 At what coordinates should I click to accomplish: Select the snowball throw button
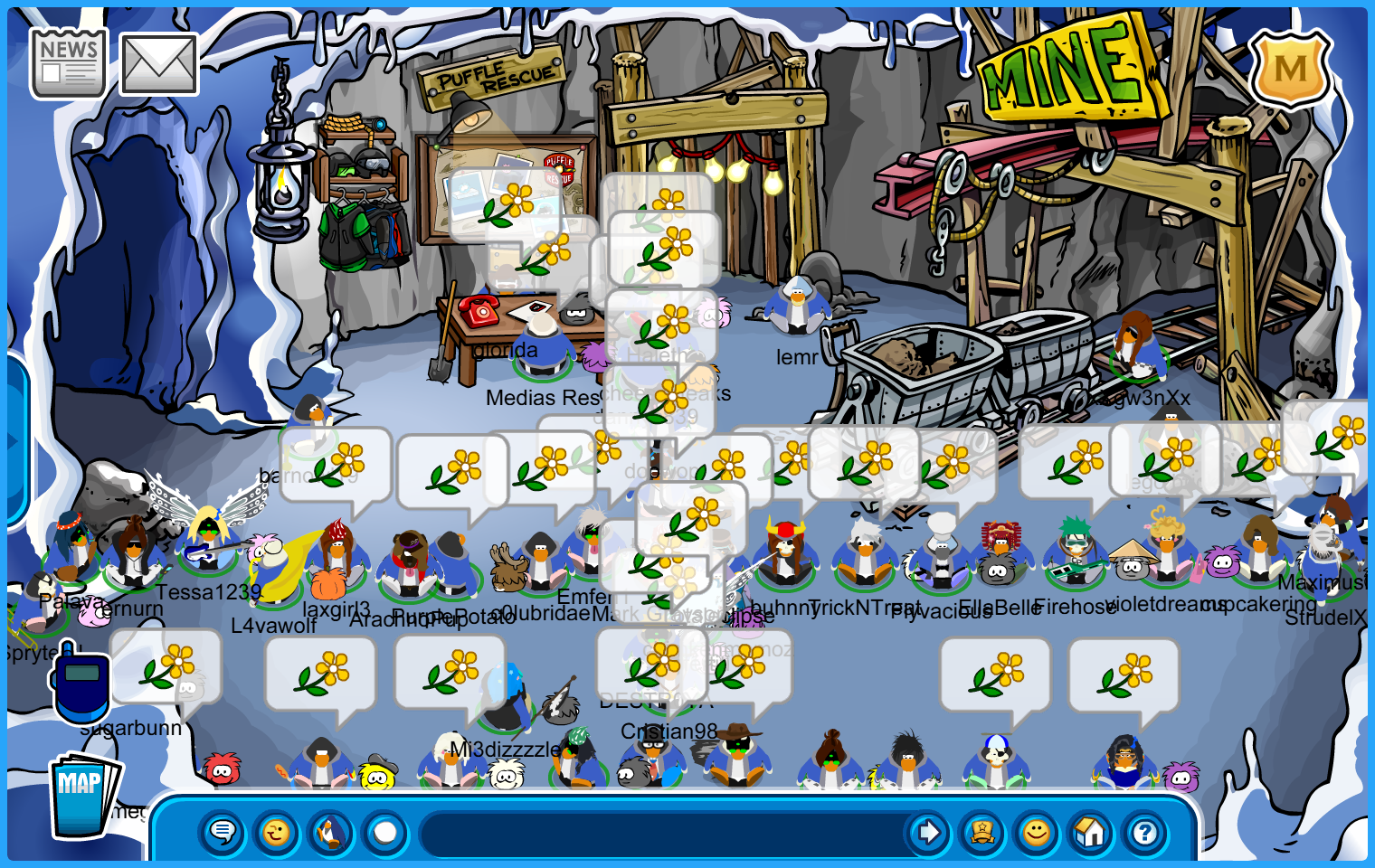click(385, 832)
